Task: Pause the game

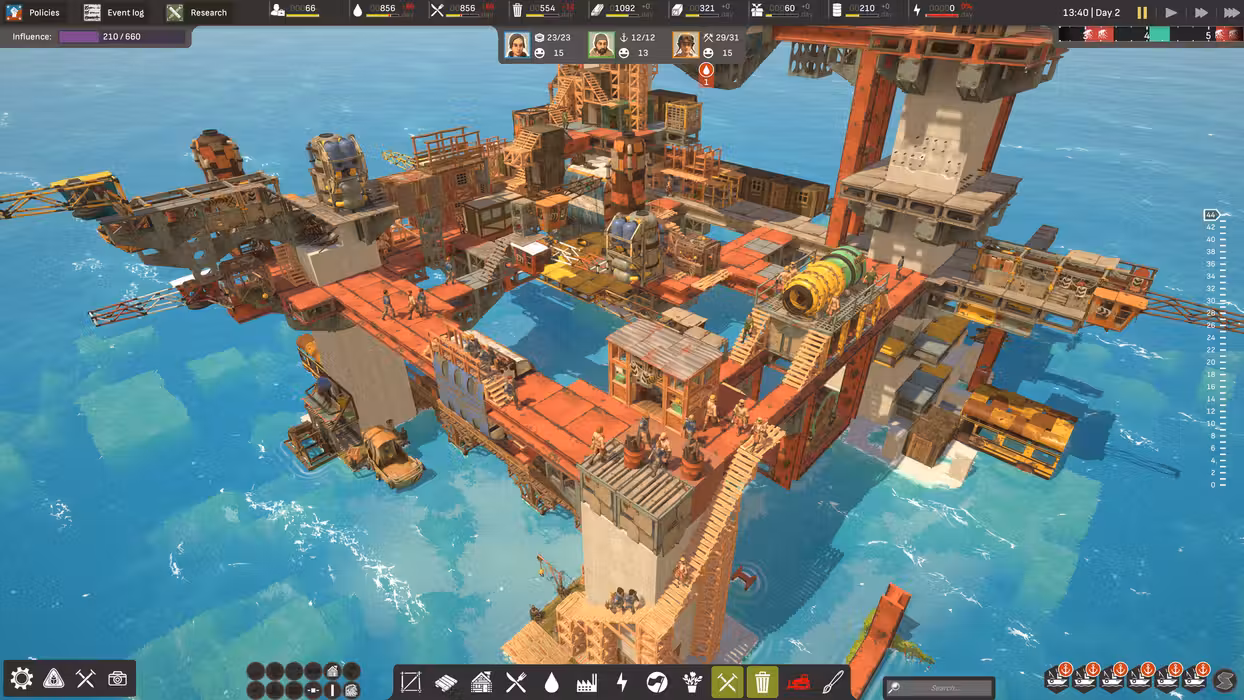Action: (x=1142, y=13)
